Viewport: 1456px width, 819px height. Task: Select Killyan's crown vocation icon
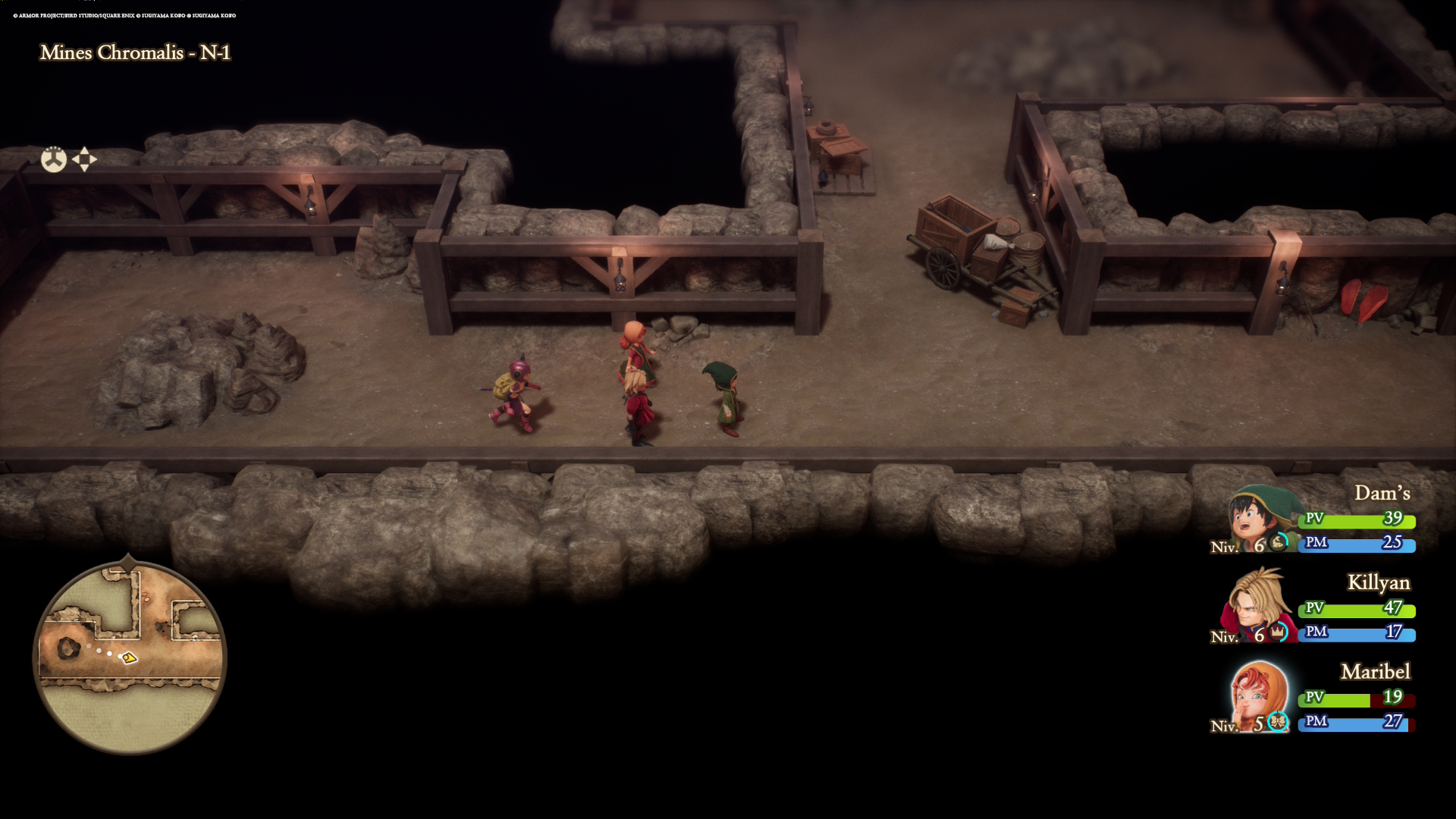tap(1279, 632)
